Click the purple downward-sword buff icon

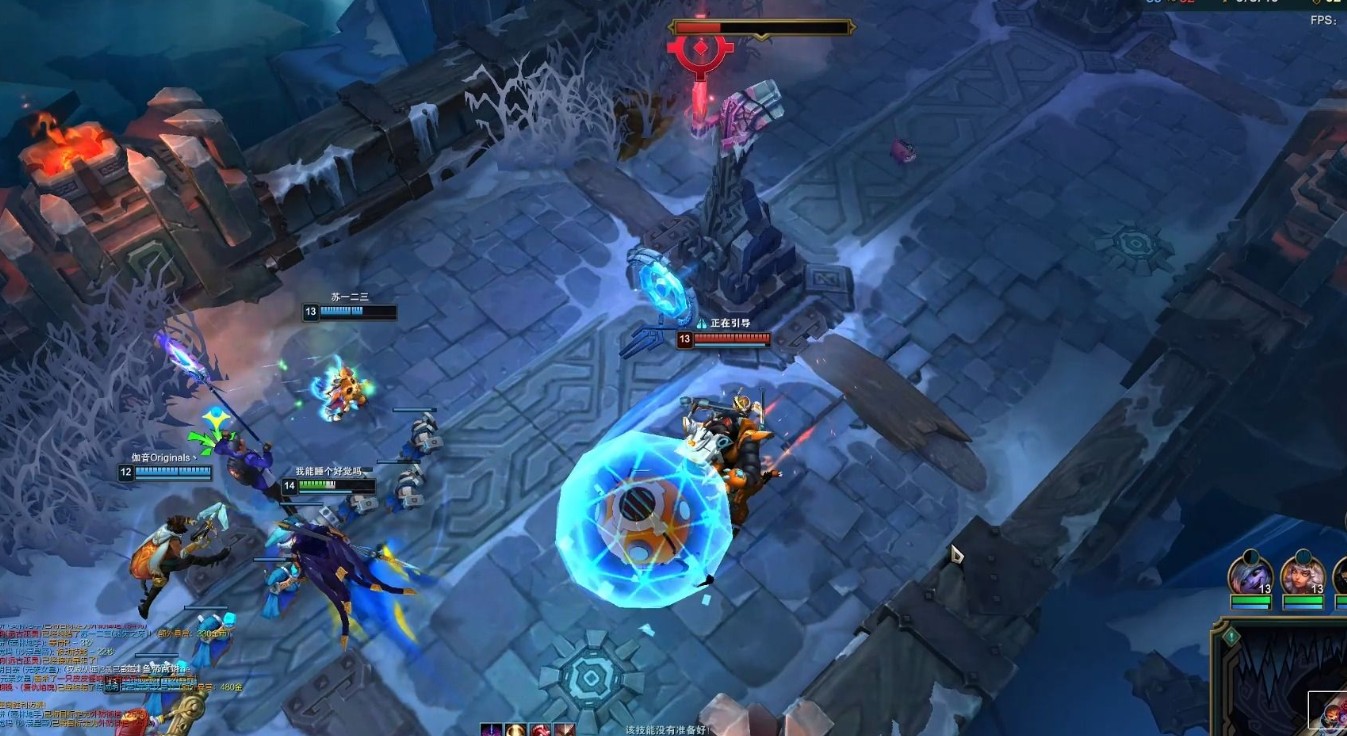click(x=491, y=729)
